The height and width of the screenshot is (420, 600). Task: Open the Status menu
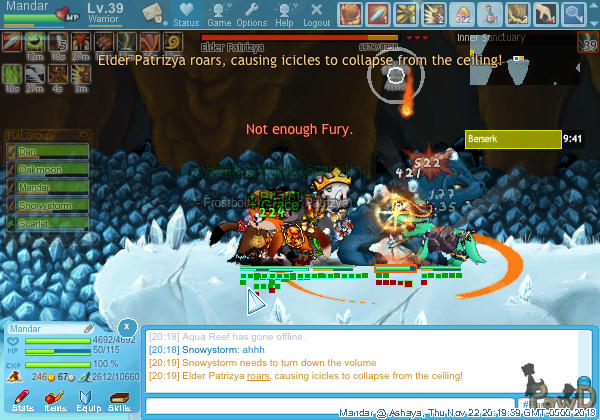click(185, 14)
